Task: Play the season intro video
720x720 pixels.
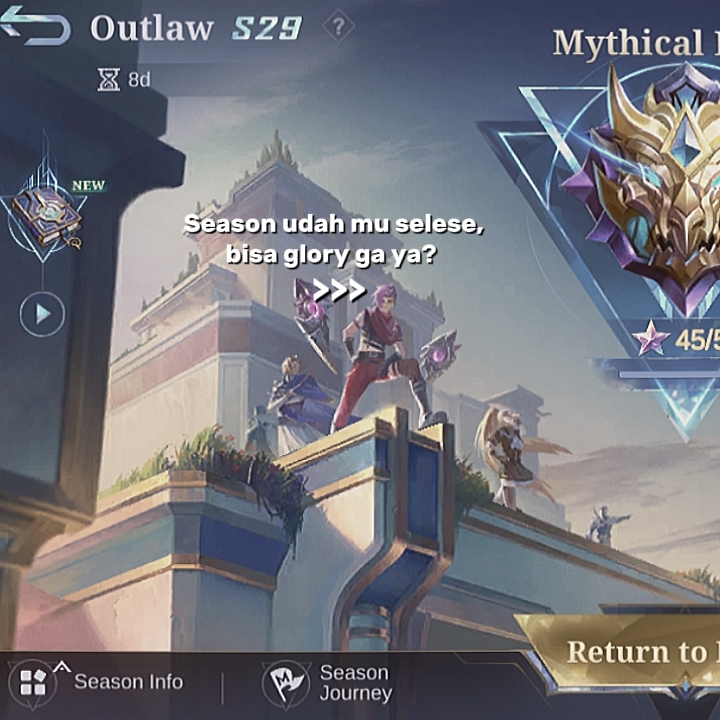Action: [x=42, y=314]
